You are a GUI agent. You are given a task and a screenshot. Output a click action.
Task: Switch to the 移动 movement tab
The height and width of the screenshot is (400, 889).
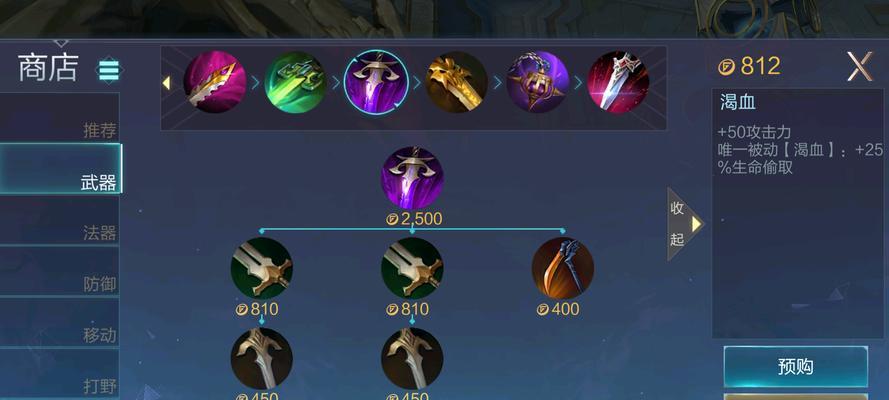click(60, 334)
